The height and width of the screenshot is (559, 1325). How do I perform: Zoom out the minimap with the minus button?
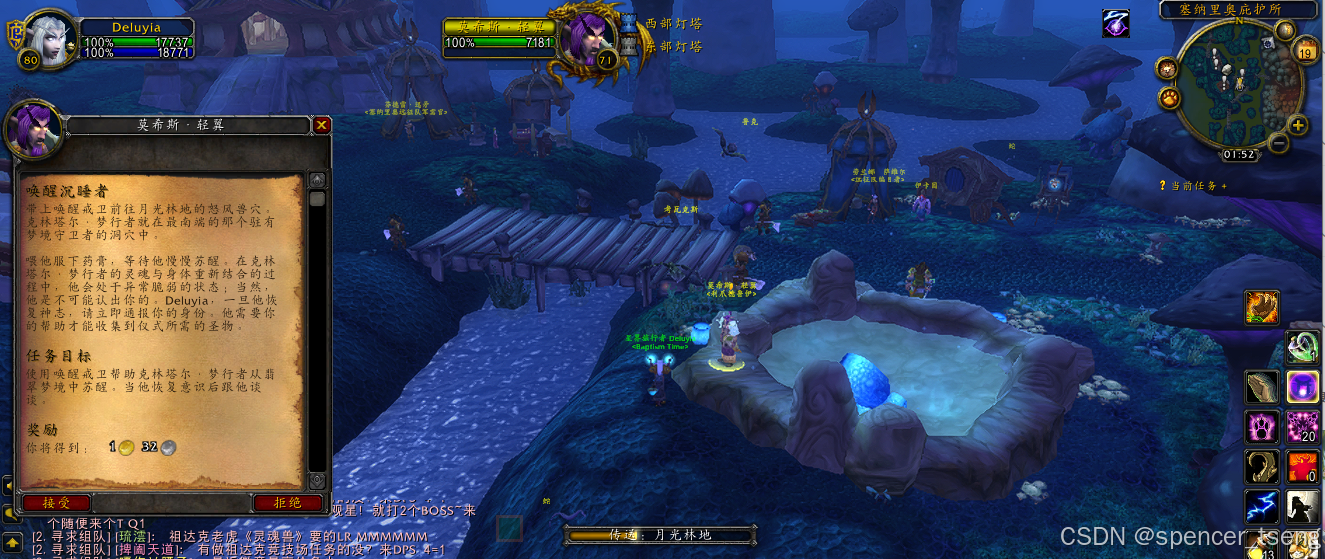(1277, 143)
